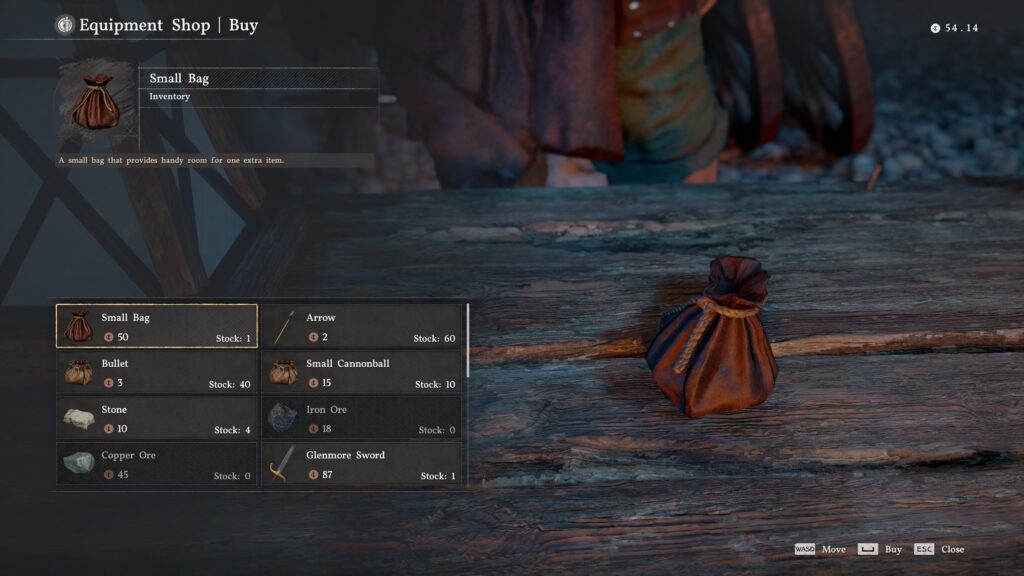The image size is (1024, 576).
Task: Choose the Arrow item in the shop
Action: click(362, 326)
